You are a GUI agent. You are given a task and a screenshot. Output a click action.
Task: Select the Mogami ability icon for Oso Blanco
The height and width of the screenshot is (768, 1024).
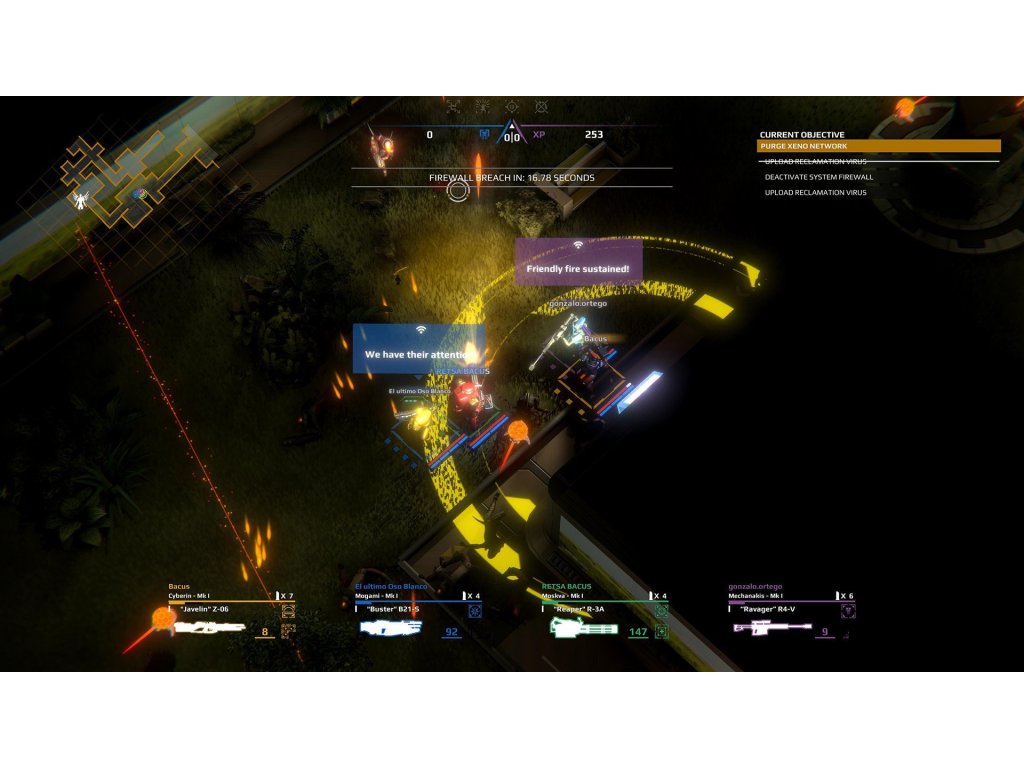pos(475,611)
